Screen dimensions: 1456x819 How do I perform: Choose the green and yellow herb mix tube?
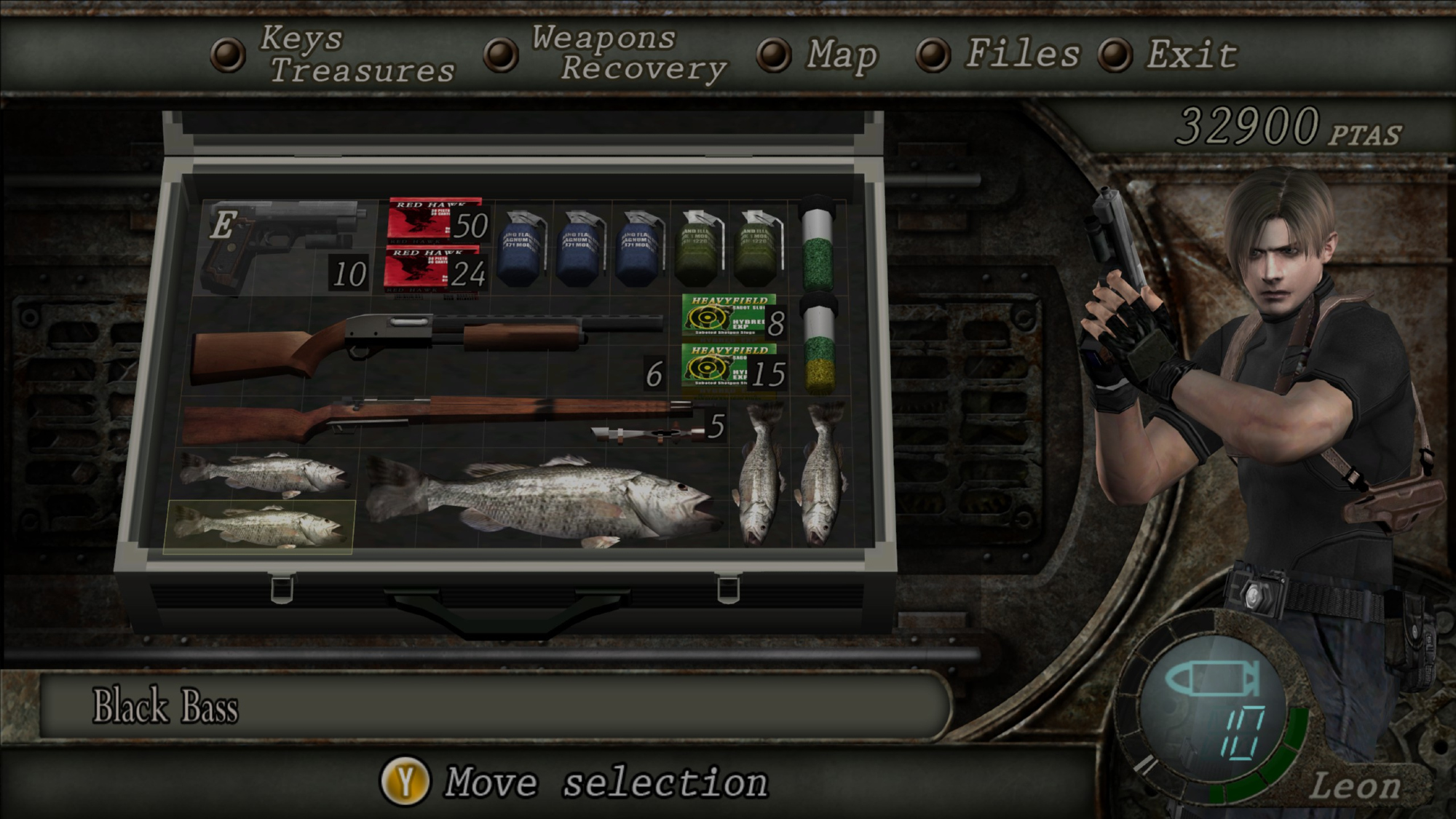coord(819,346)
